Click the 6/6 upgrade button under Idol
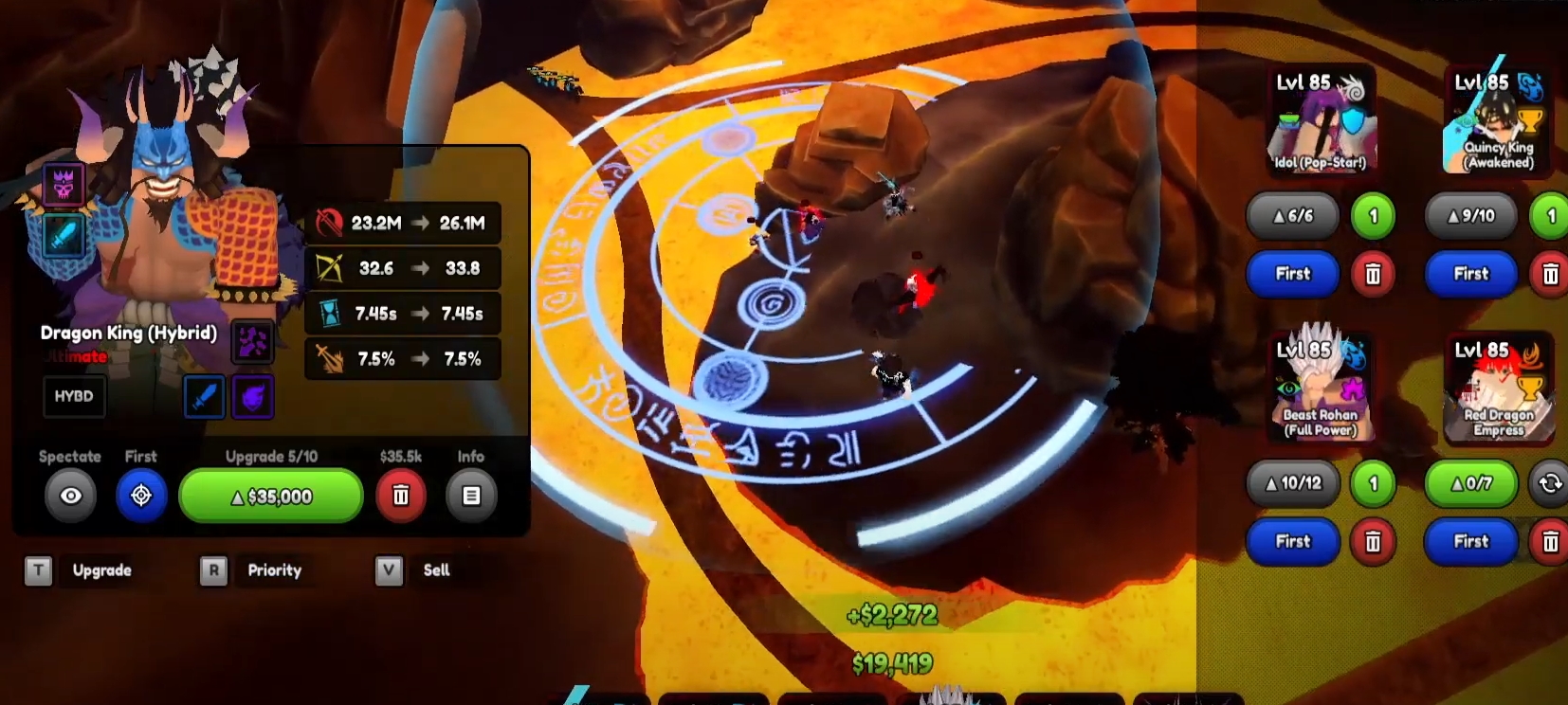Screen dimensions: 1568x705 pos(1293,216)
